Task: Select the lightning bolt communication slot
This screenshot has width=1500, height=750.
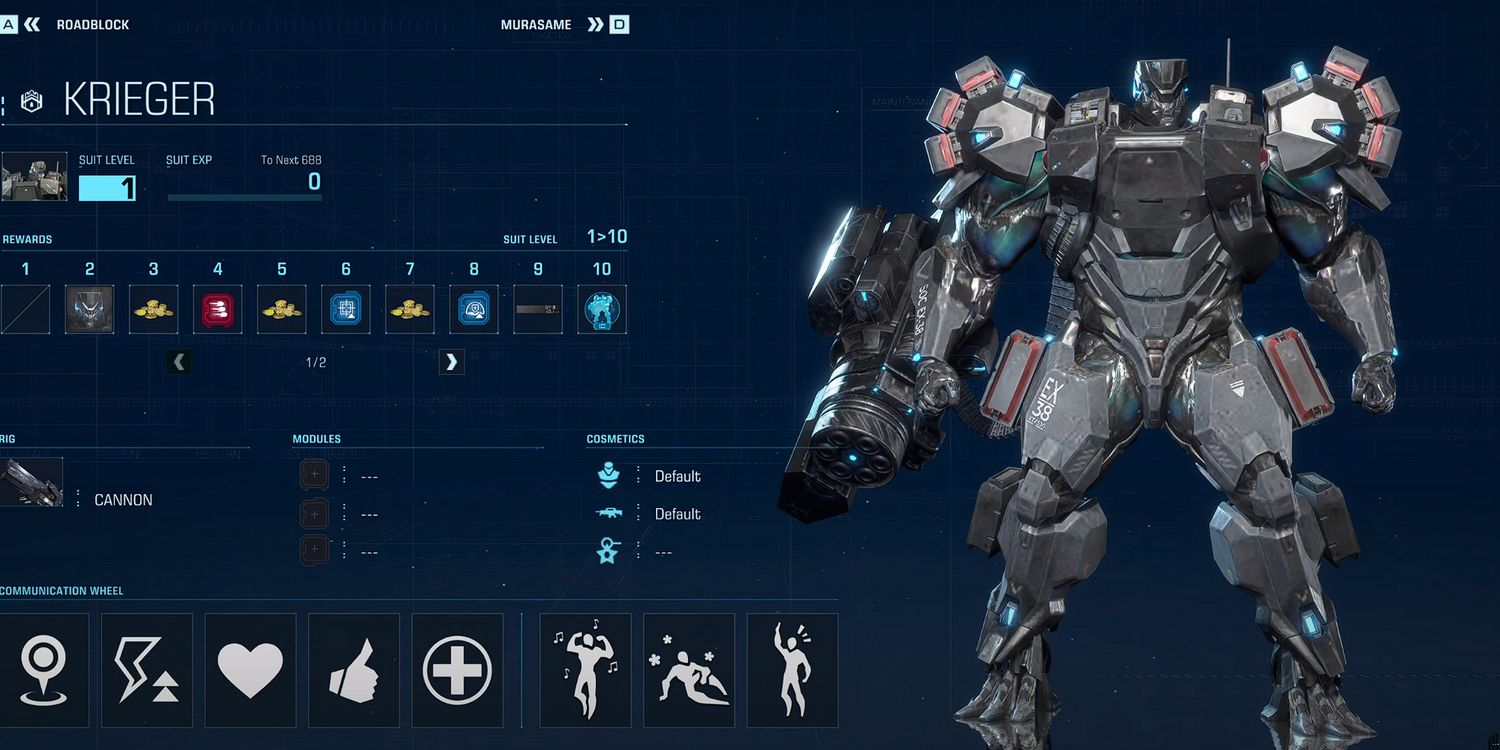Action: tap(147, 670)
